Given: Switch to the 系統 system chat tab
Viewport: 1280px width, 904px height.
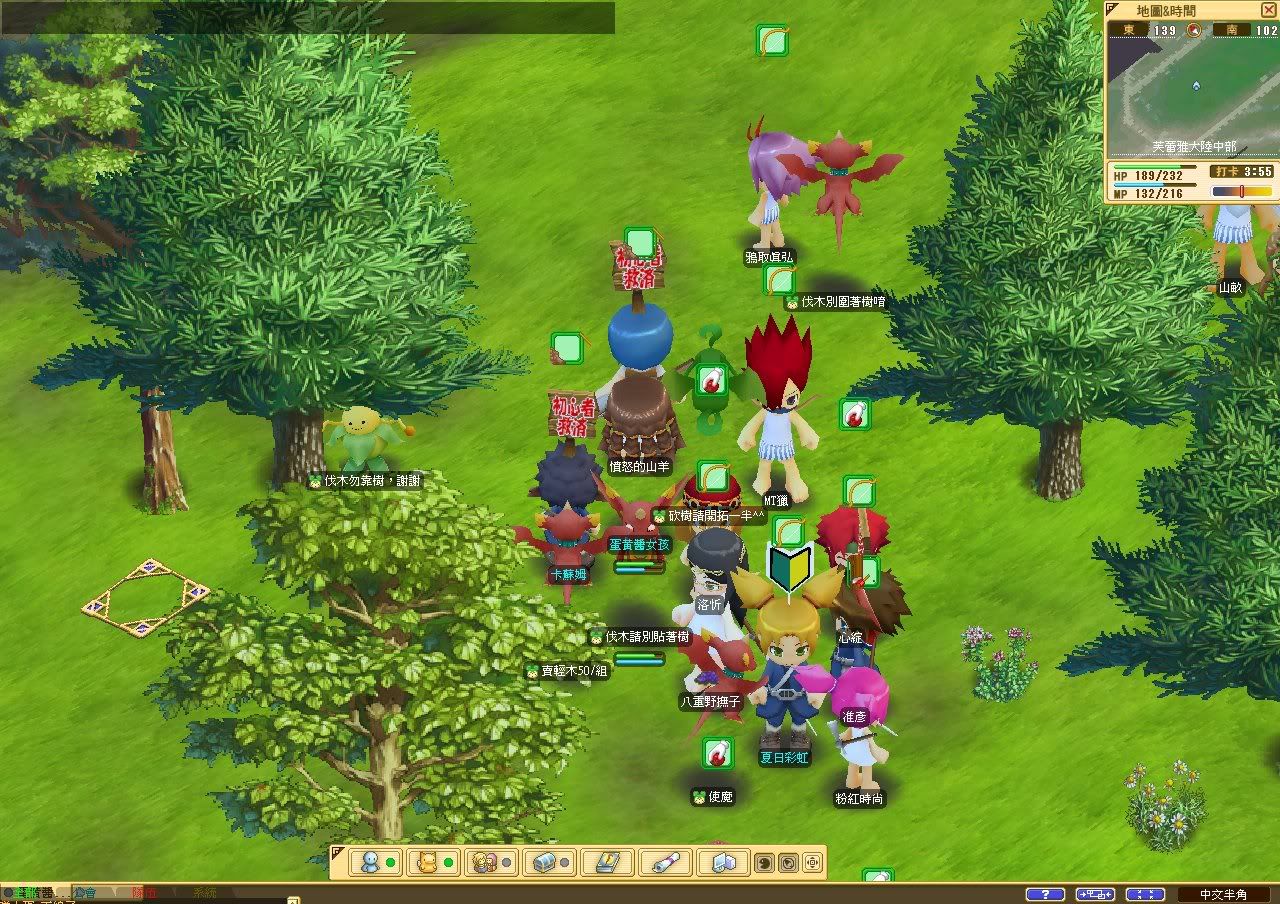Looking at the screenshot, I should point(204,893).
